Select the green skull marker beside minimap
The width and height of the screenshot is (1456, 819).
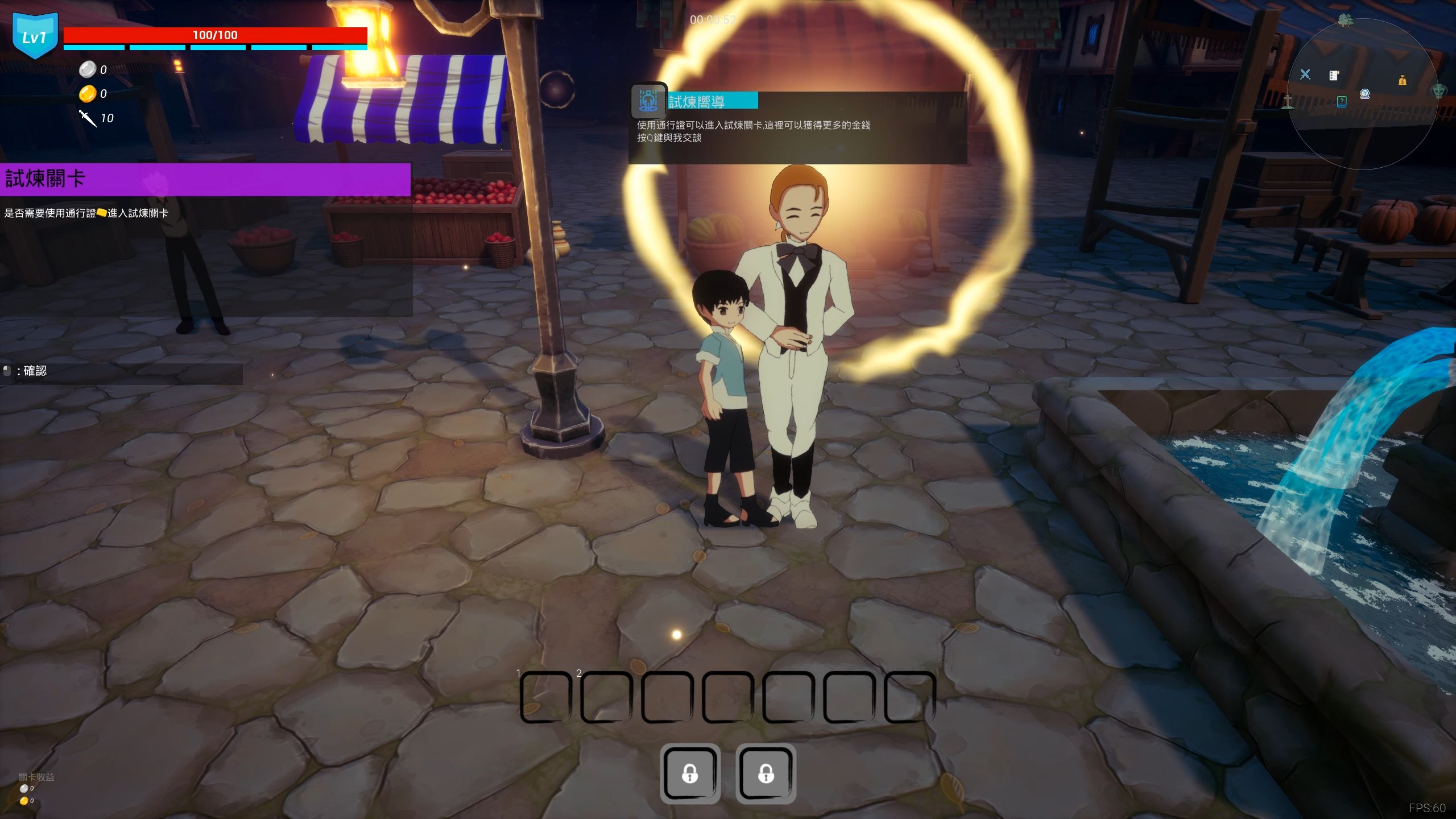[1438, 90]
